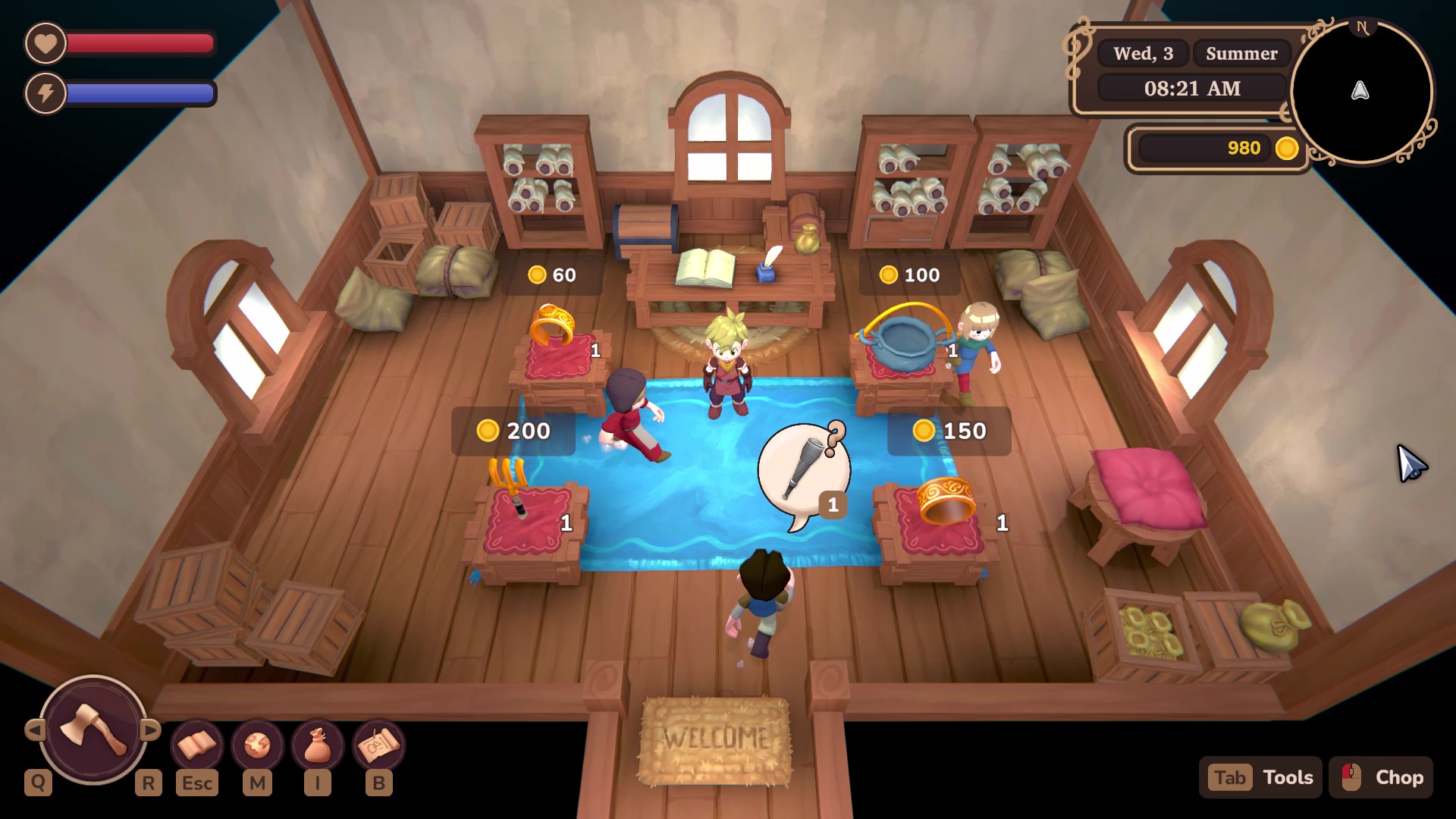This screenshot has height=819, width=1456.
Task: Select the axe in the tool wheel
Action: point(93,729)
